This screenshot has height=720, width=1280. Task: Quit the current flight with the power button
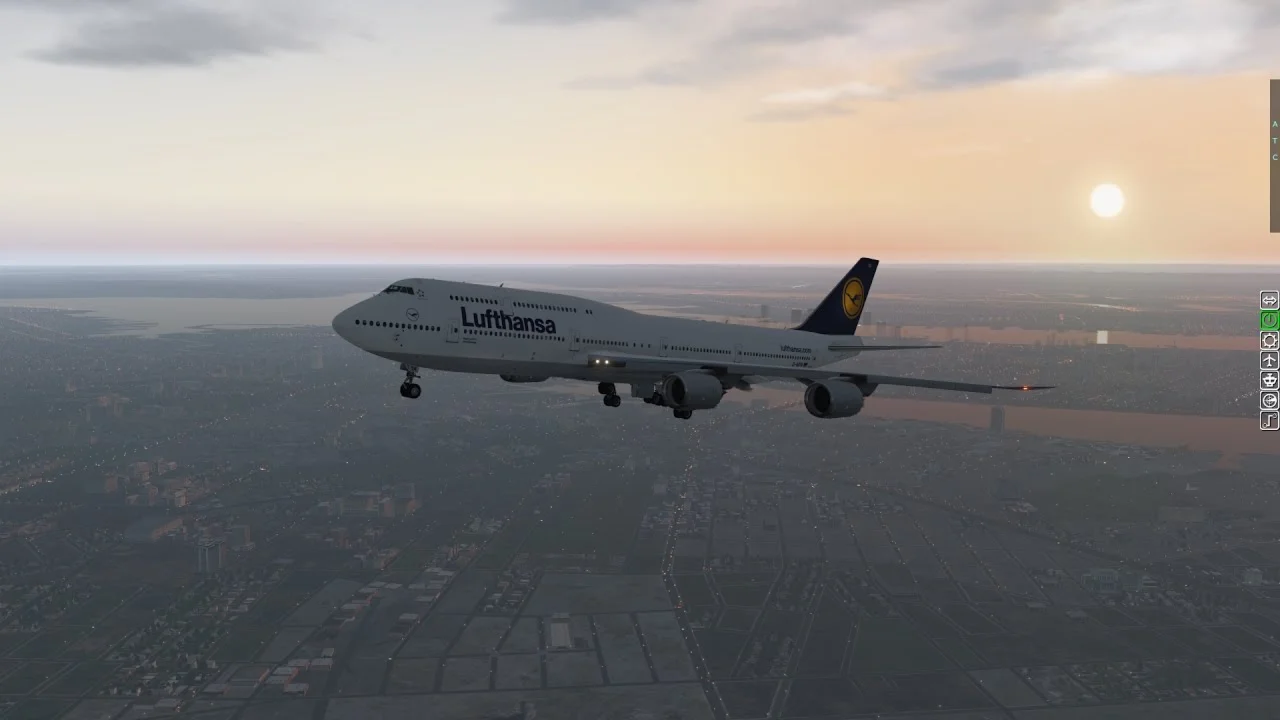pyautogui.click(x=1268, y=320)
